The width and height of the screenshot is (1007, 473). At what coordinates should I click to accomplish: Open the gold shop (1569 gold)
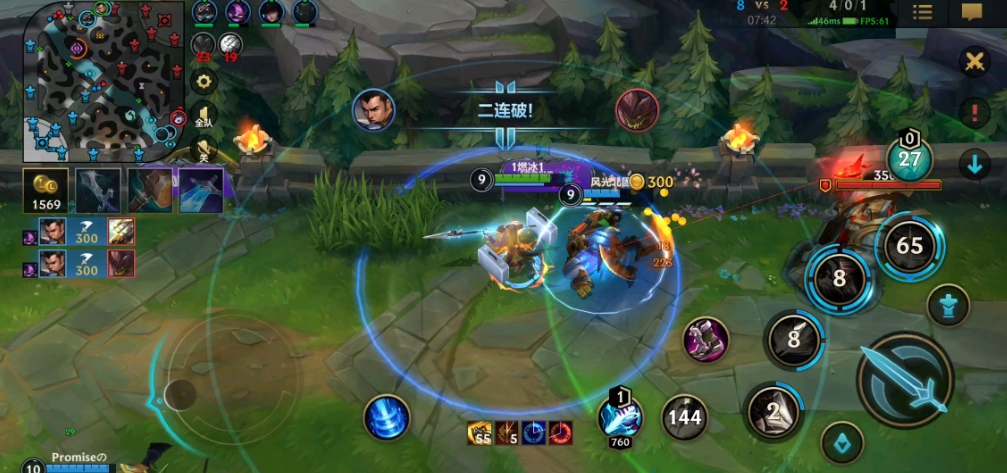(46, 189)
